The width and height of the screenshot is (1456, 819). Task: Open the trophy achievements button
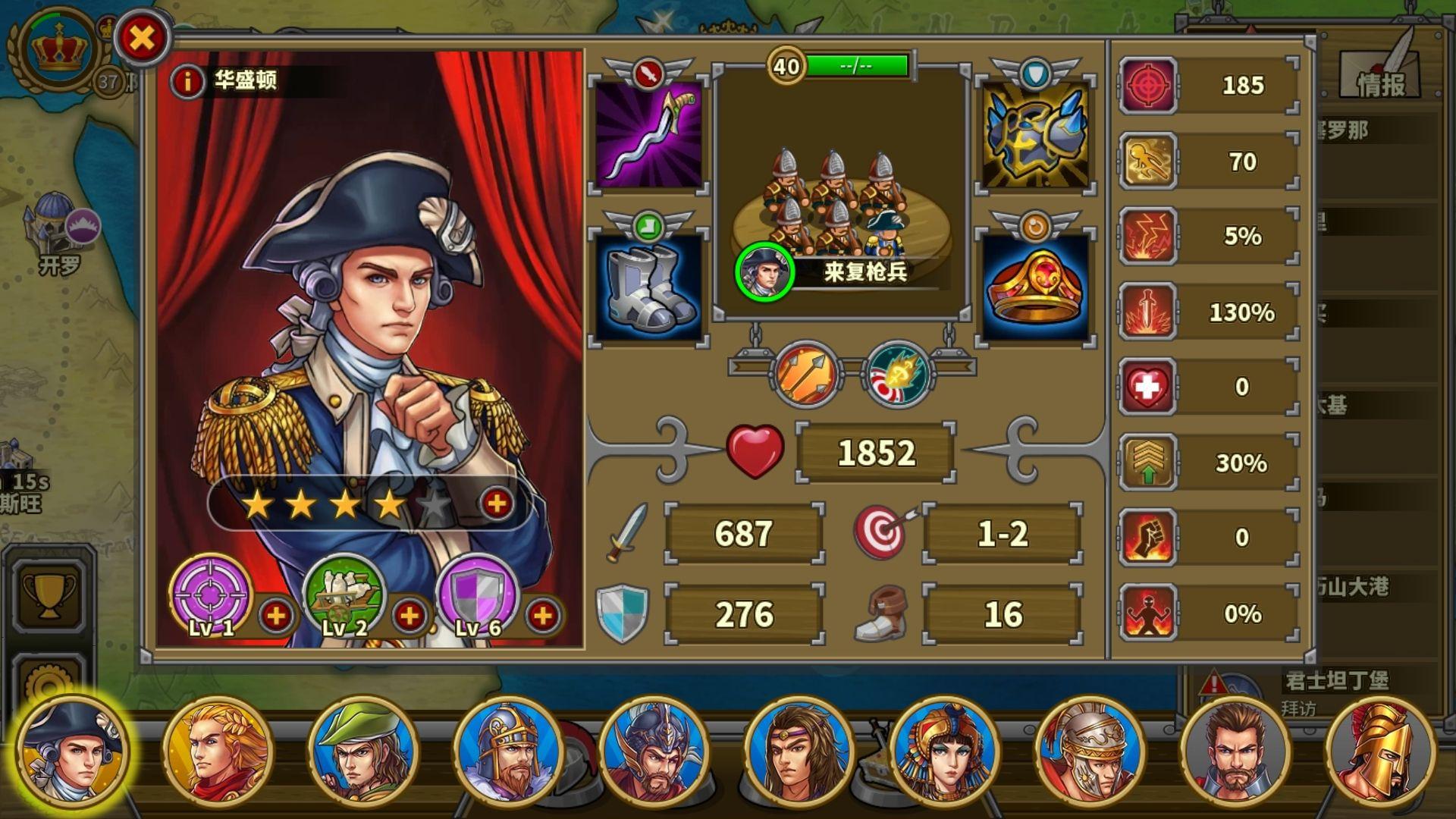[49, 594]
